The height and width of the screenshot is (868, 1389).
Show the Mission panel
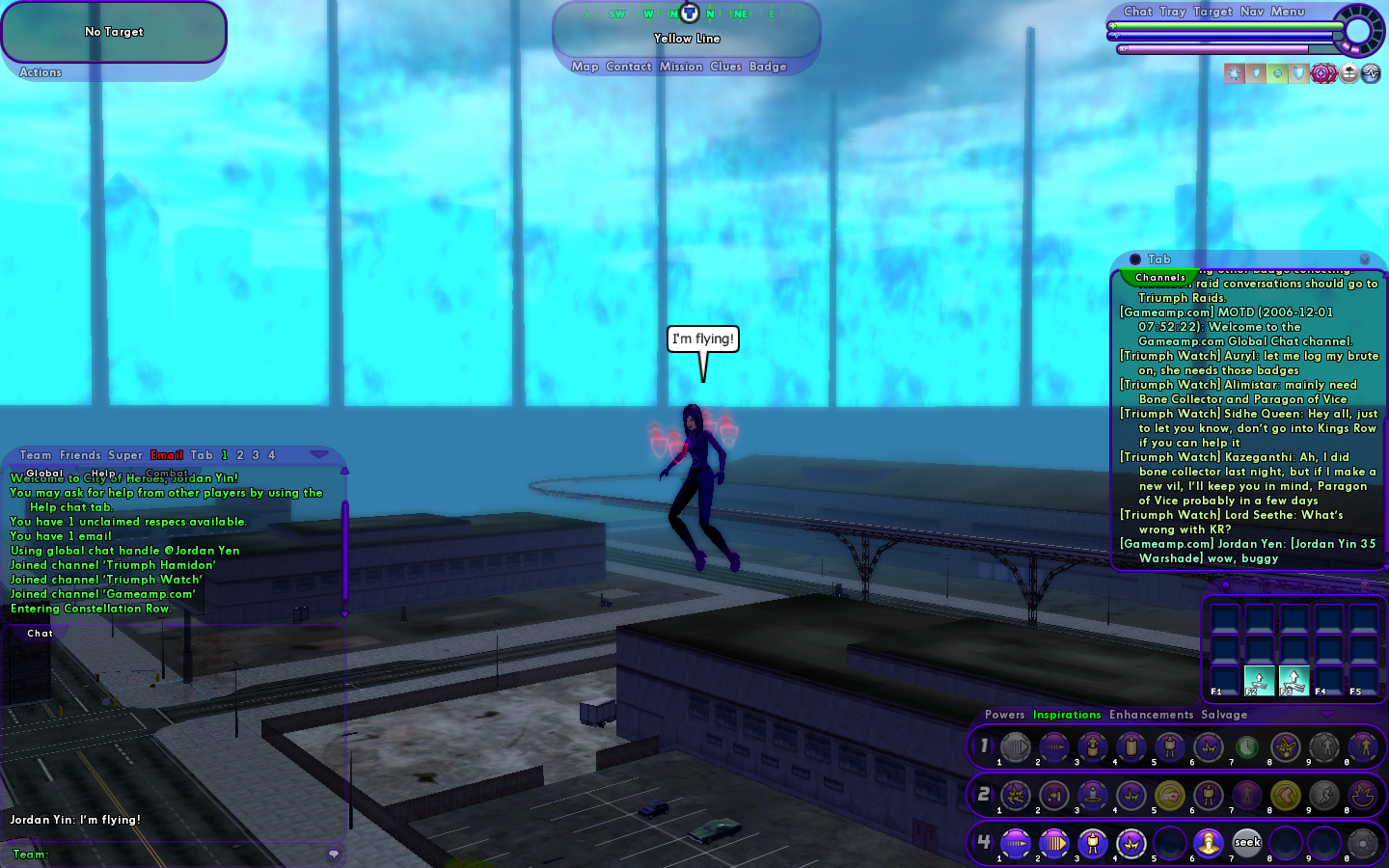click(x=681, y=67)
